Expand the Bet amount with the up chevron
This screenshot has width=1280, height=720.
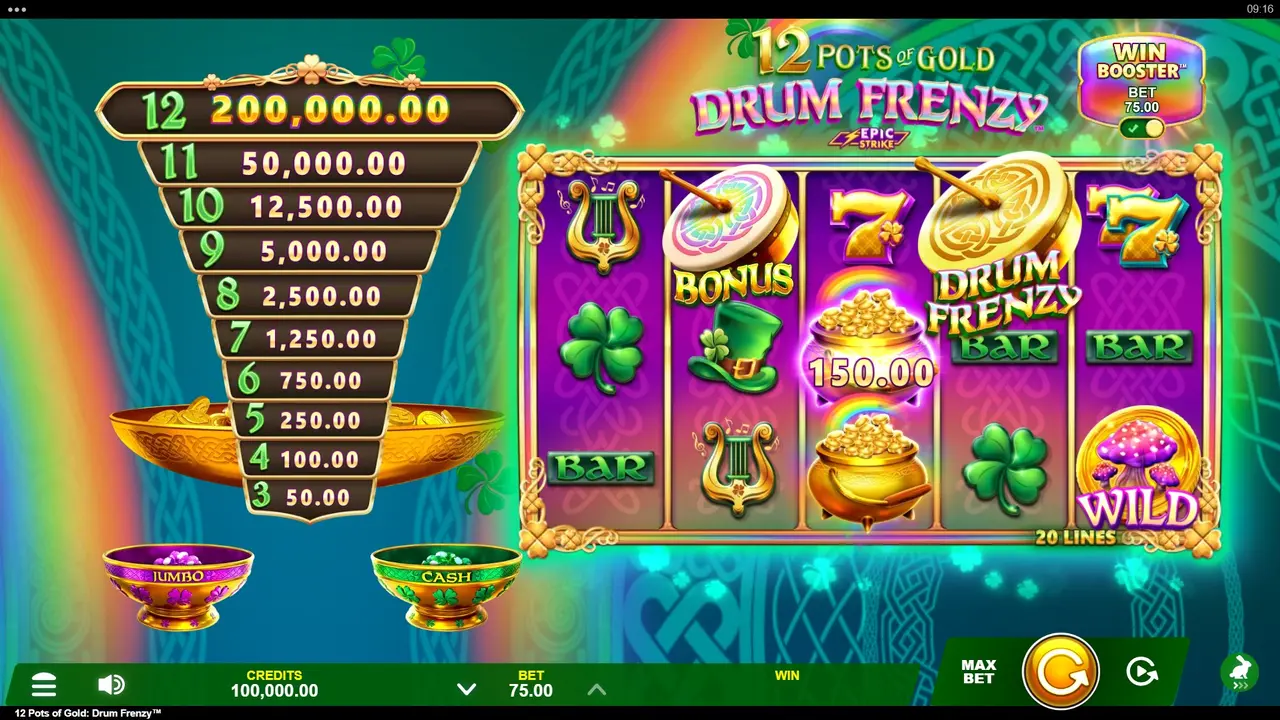coord(597,689)
